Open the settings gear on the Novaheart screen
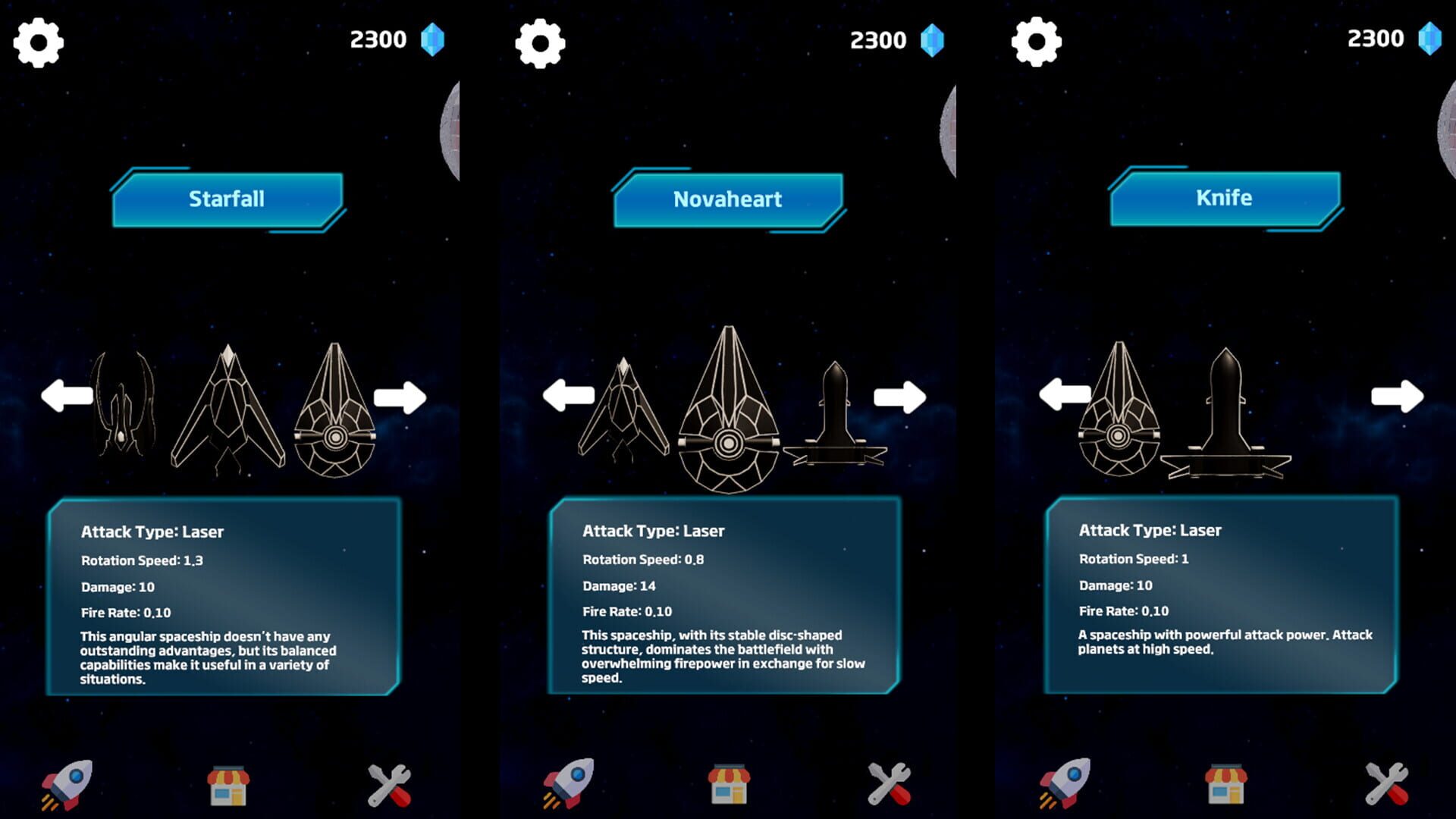The image size is (1456, 819). [540, 42]
